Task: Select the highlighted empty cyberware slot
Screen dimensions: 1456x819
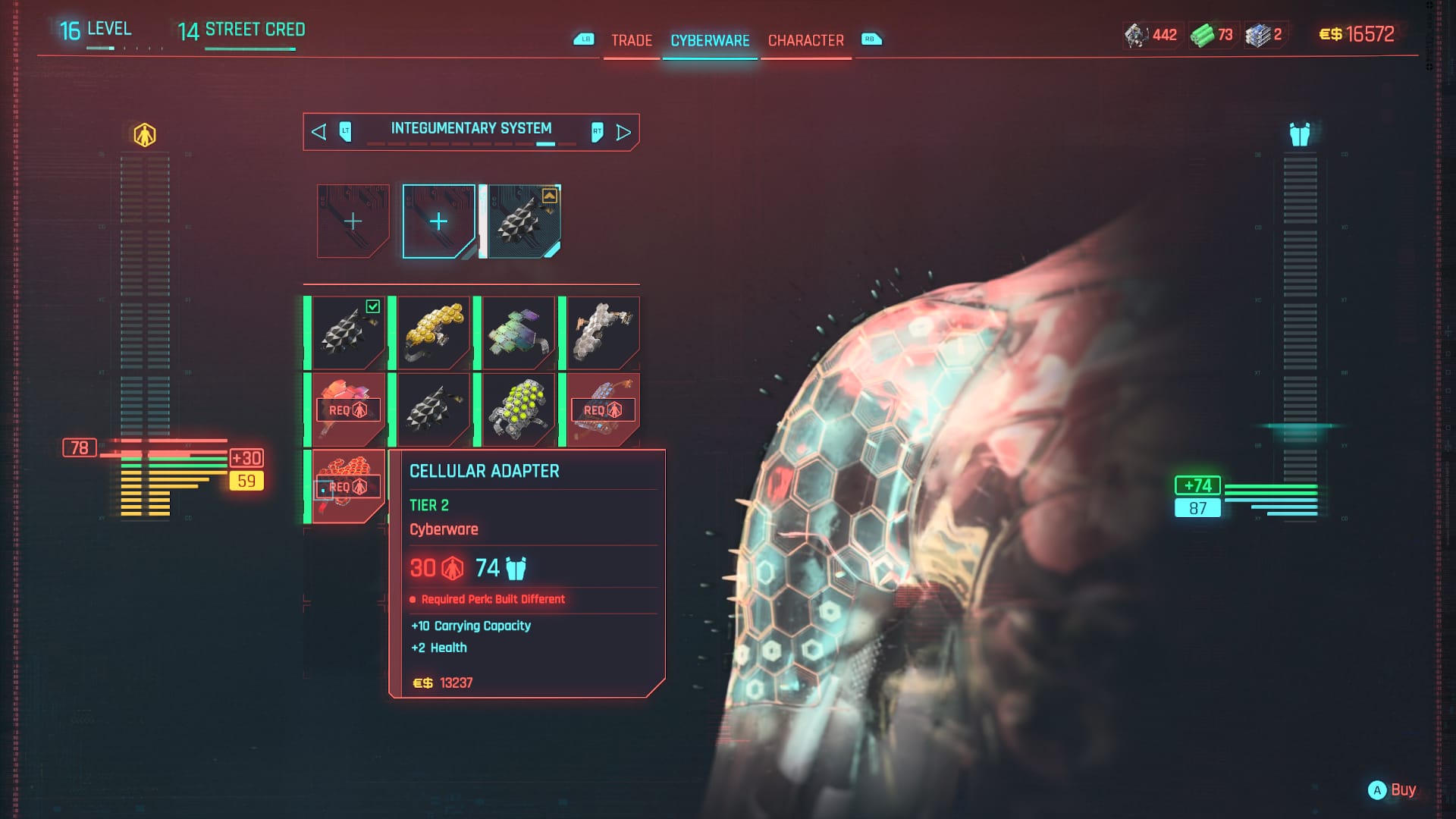Action: (438, 221)
